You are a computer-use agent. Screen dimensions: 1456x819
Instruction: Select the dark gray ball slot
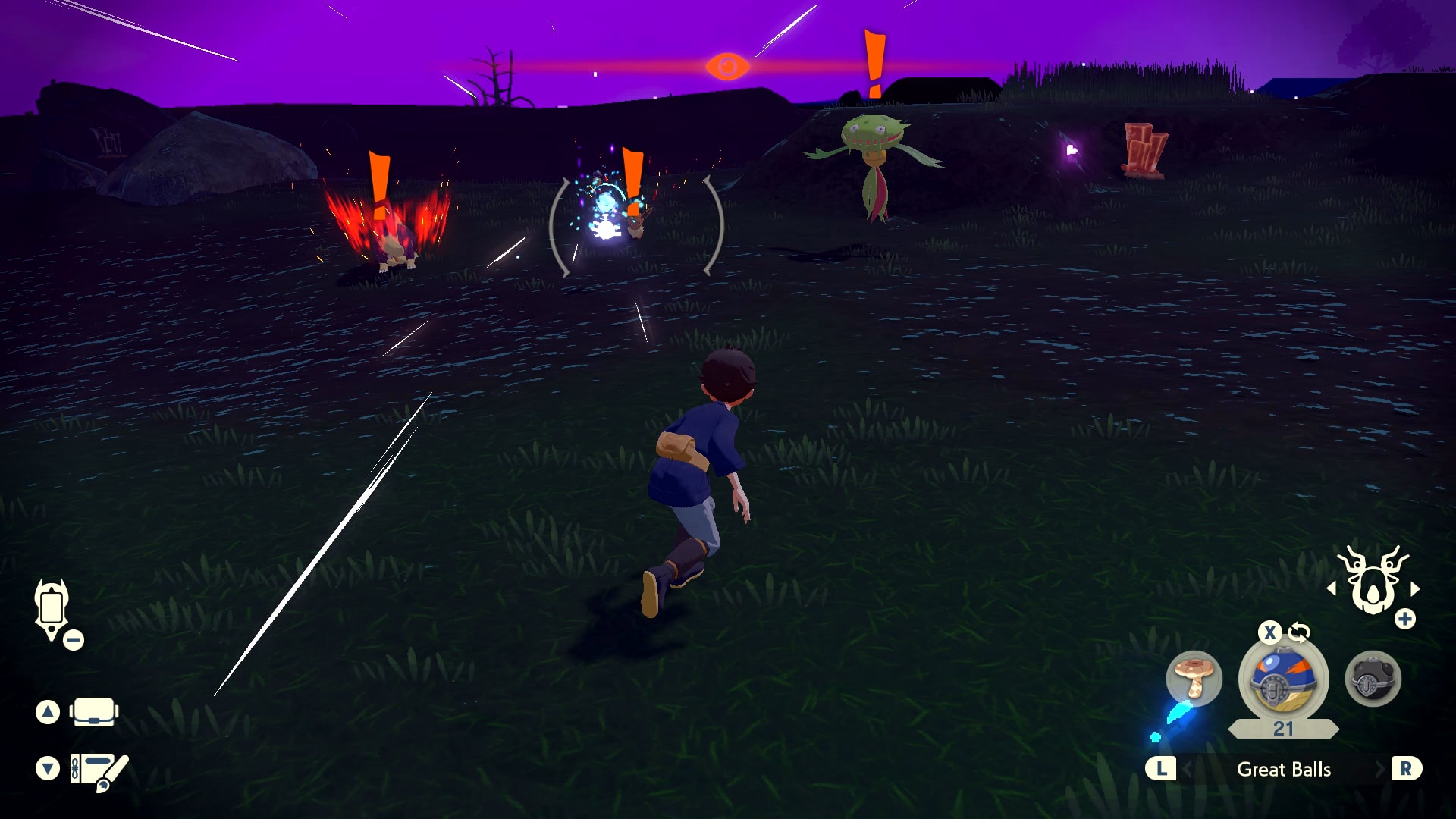click(x=1373, y=679)
